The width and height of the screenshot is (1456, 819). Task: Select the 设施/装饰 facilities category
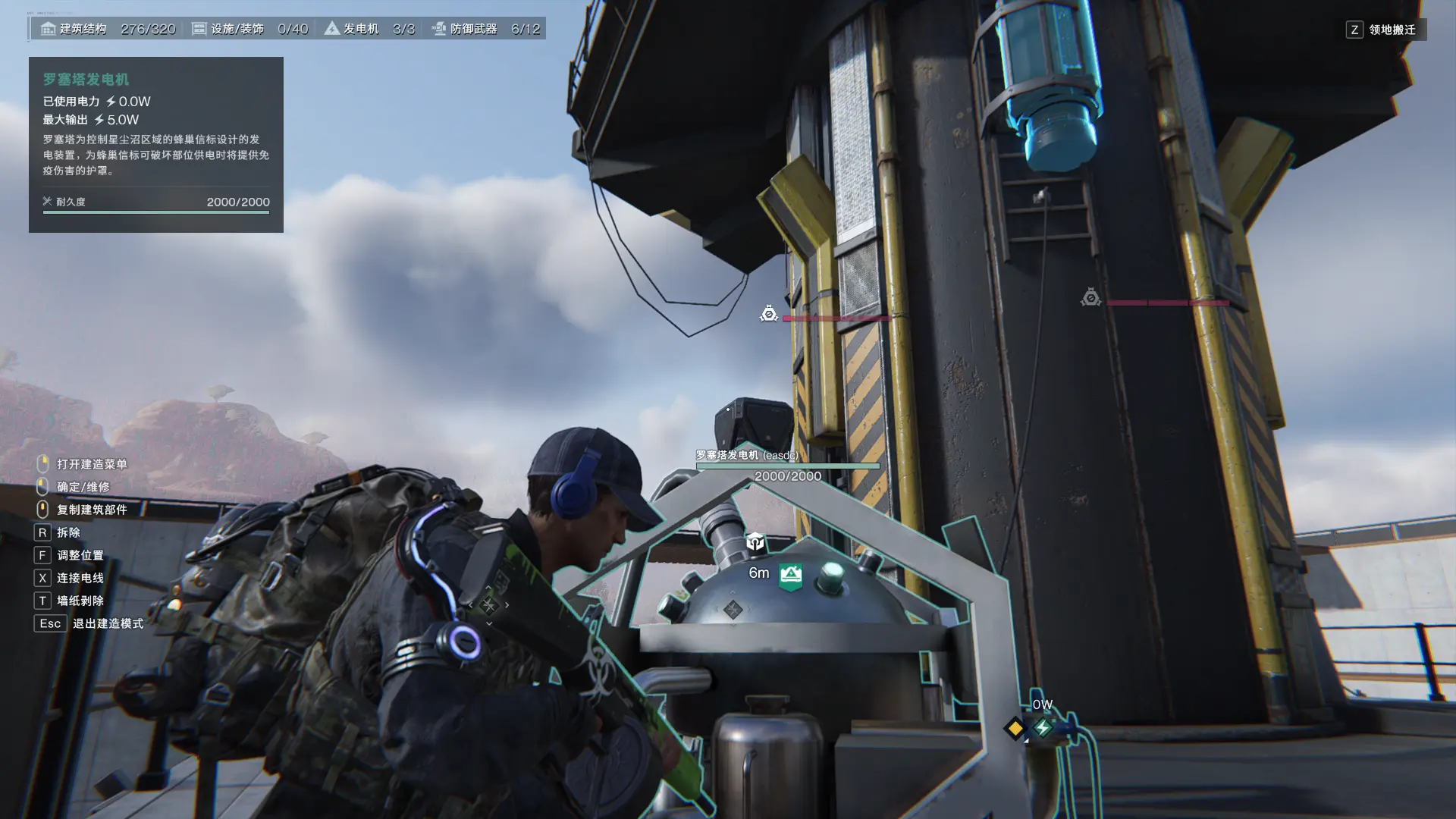249,29
